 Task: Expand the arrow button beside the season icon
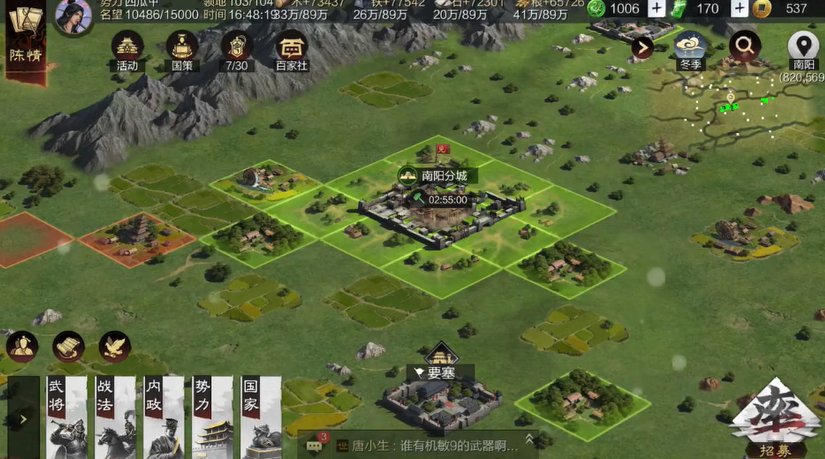pyautogui.click(x=641, y=46)
